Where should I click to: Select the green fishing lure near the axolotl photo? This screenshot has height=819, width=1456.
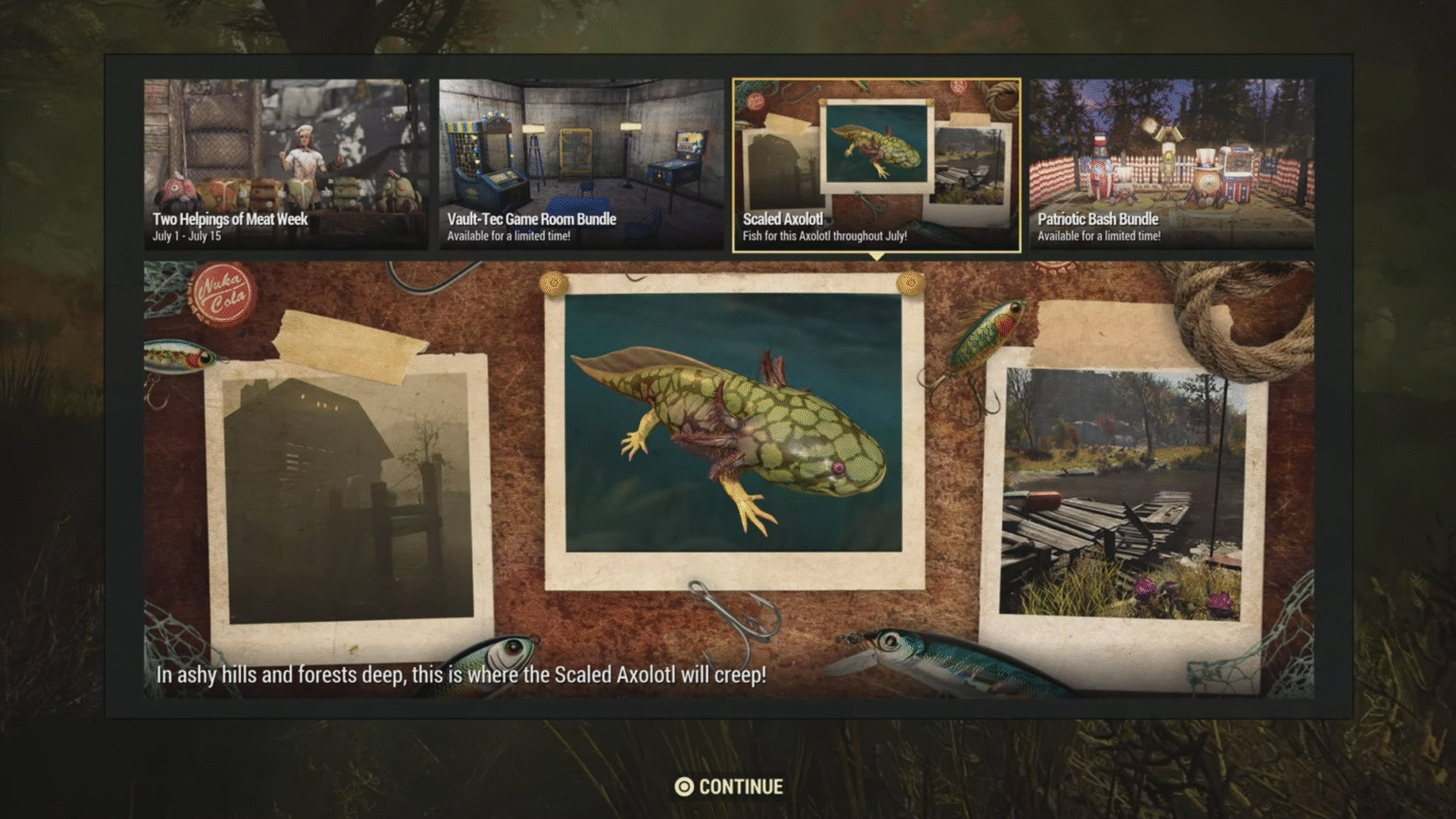pos(987,332)
